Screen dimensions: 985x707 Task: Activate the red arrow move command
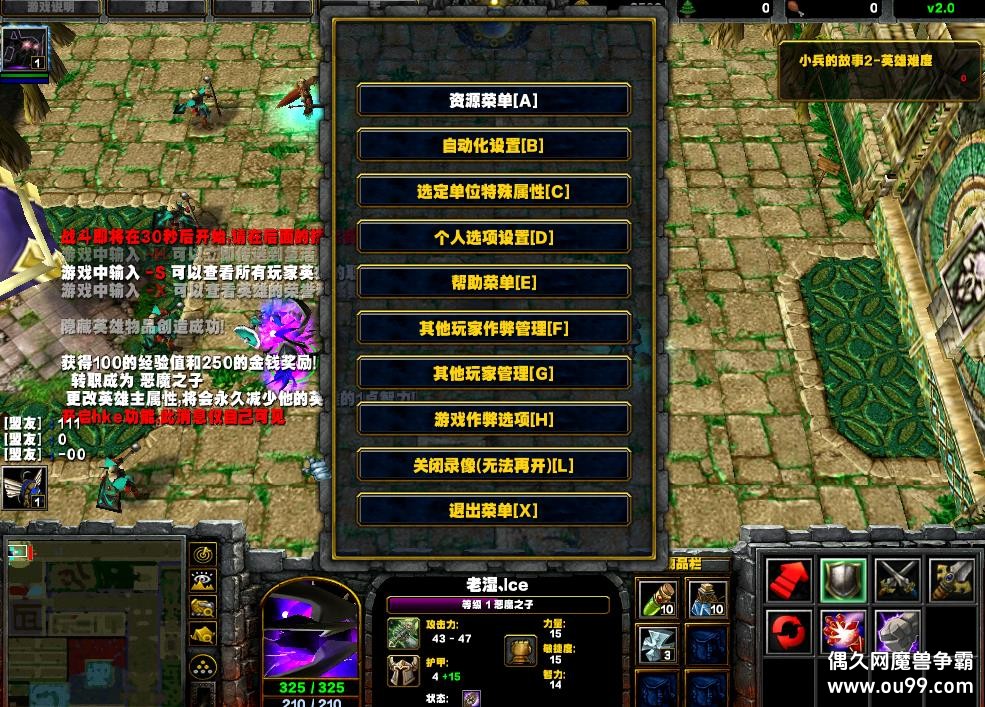coord(789,580)
